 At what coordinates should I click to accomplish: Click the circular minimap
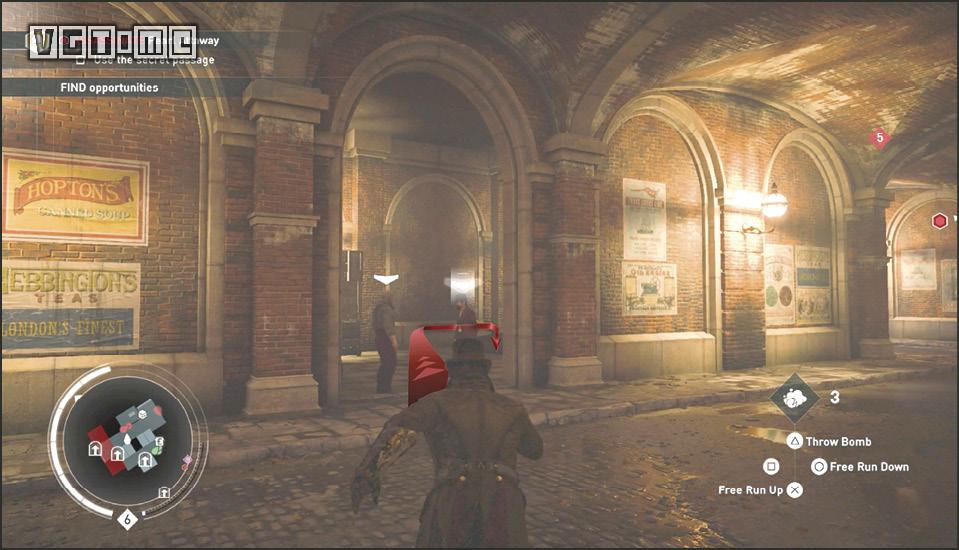coord(126,439)
